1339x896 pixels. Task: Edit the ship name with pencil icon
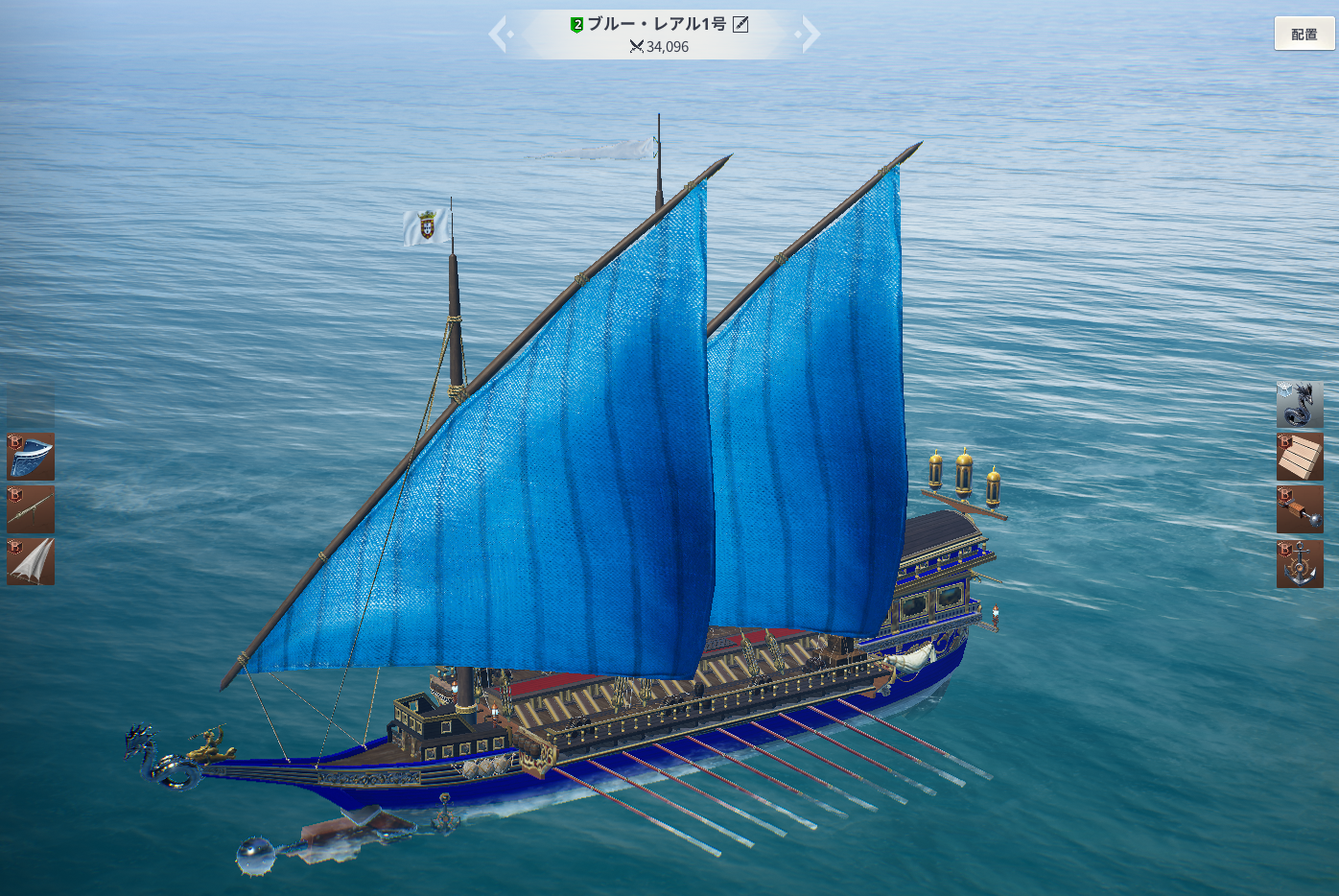coord(740,25)
